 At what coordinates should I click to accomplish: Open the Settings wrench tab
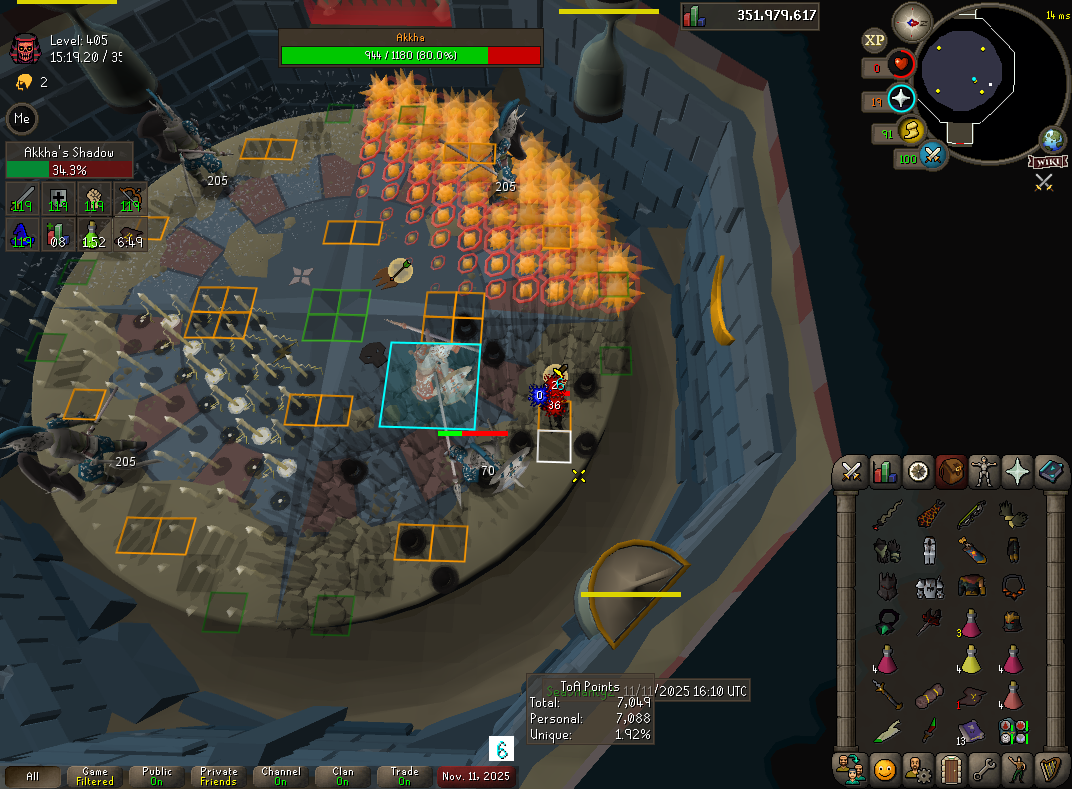pyautogui.click(x=983, y=770)
